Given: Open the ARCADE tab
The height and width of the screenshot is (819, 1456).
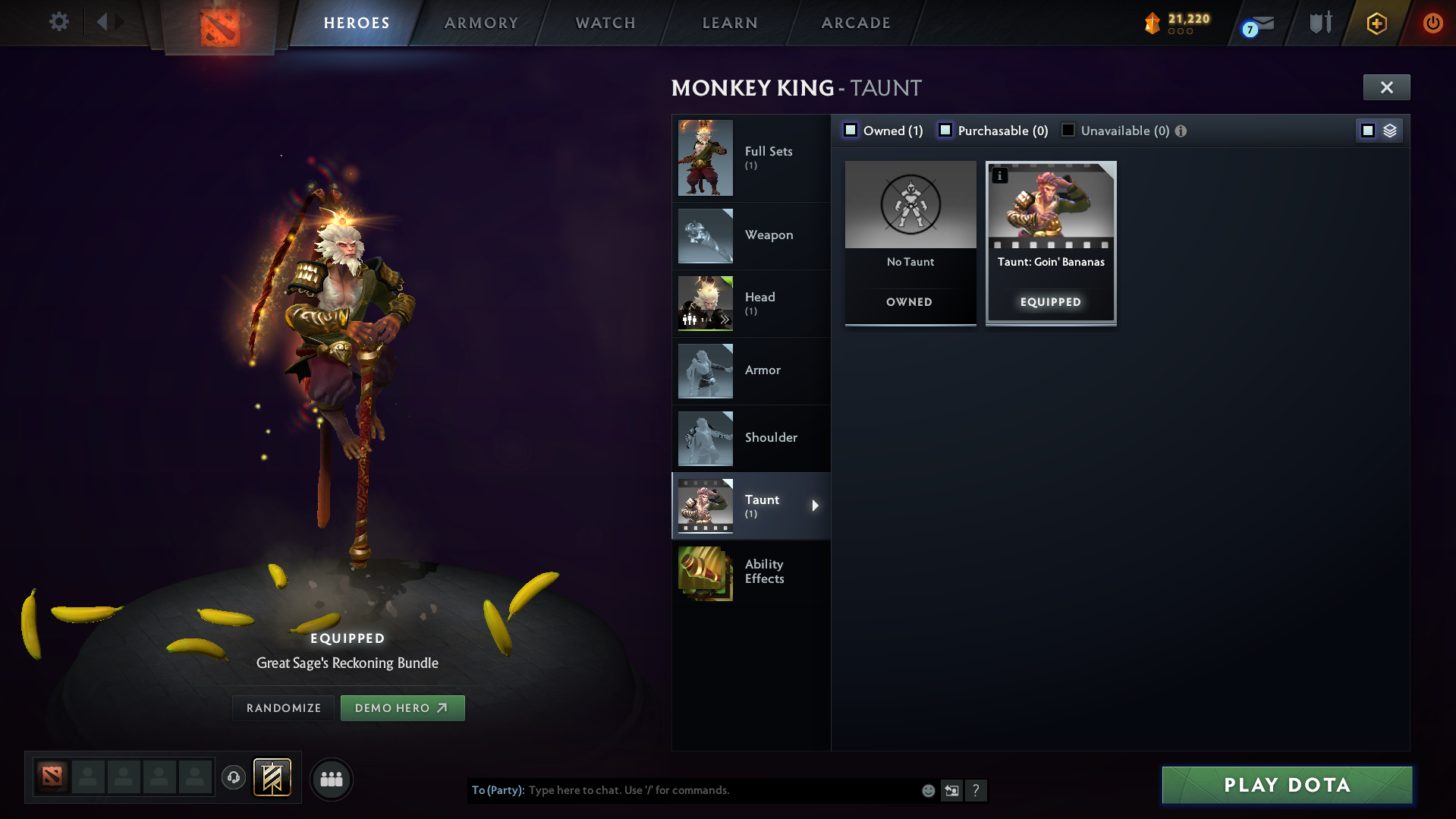Looking at the screenshot, I should pyautogui.click(x=855, y=23).
